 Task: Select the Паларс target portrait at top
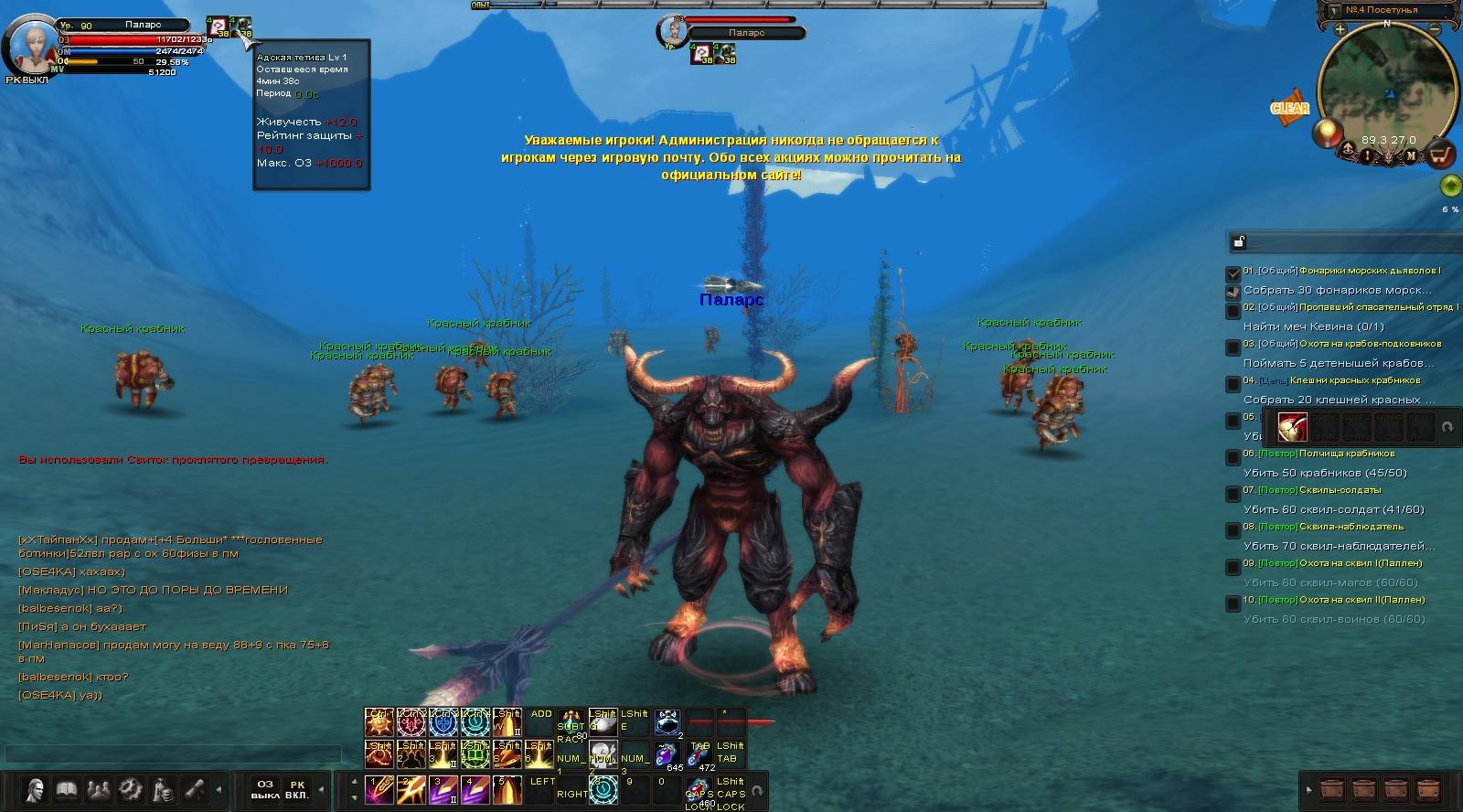point(672,30)
